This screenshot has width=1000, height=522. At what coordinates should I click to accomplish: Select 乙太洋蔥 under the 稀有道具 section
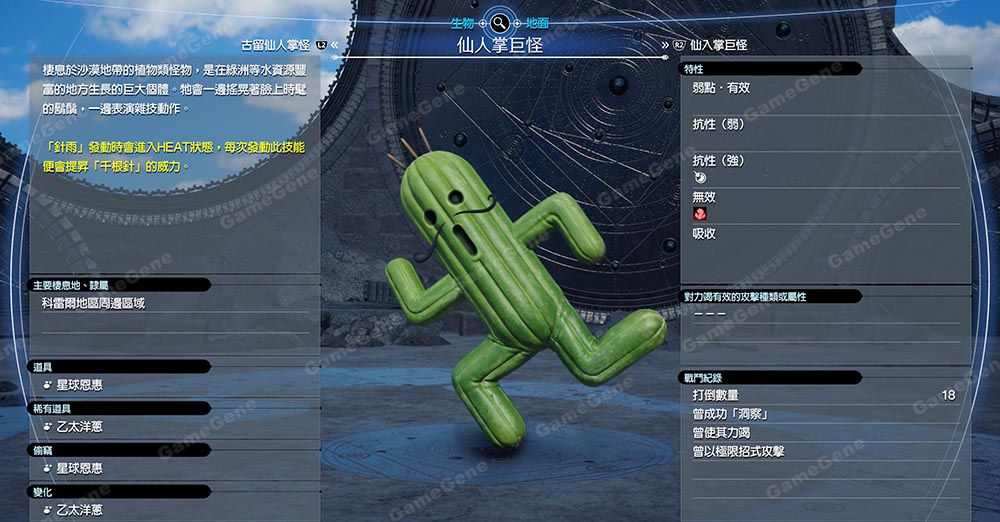(x=79, y=427)
